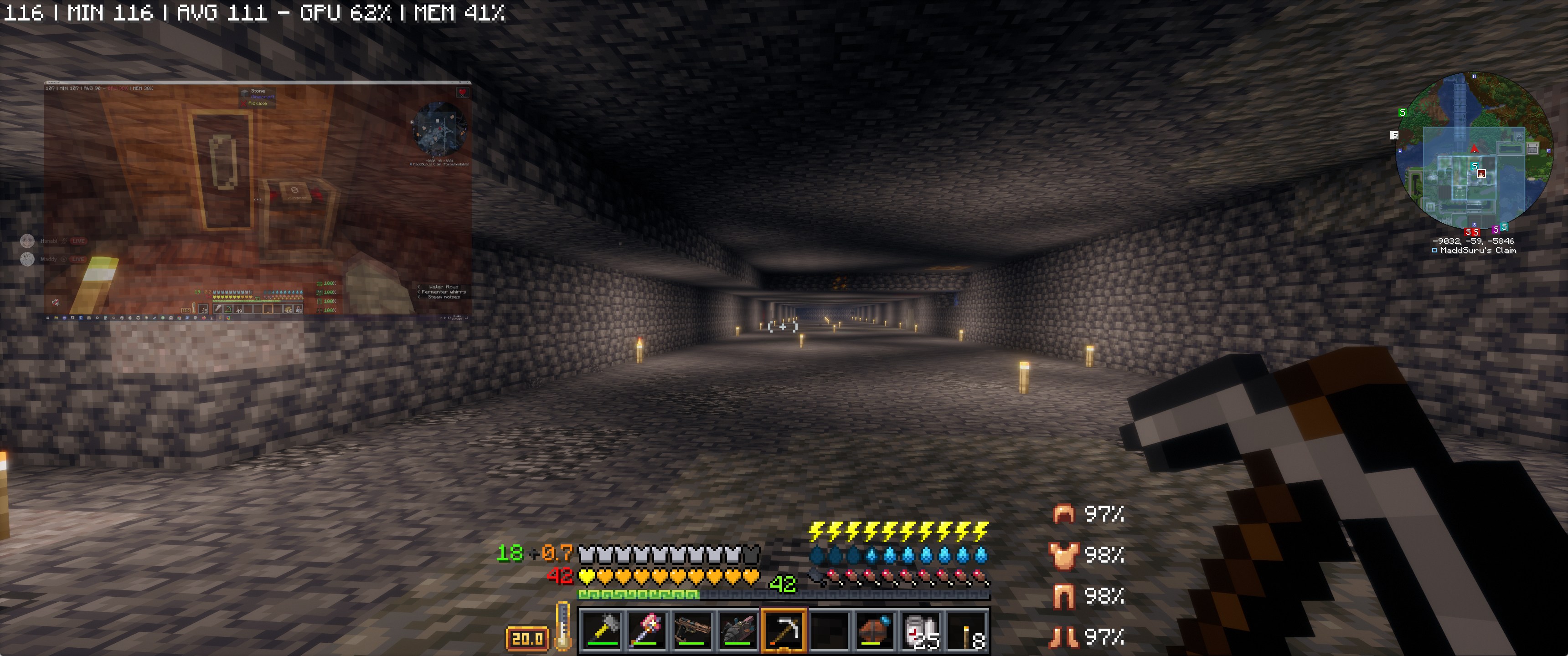Click Maddy's avatar in the voice overlay
The image size is (1568, 656).
point(27,259)
